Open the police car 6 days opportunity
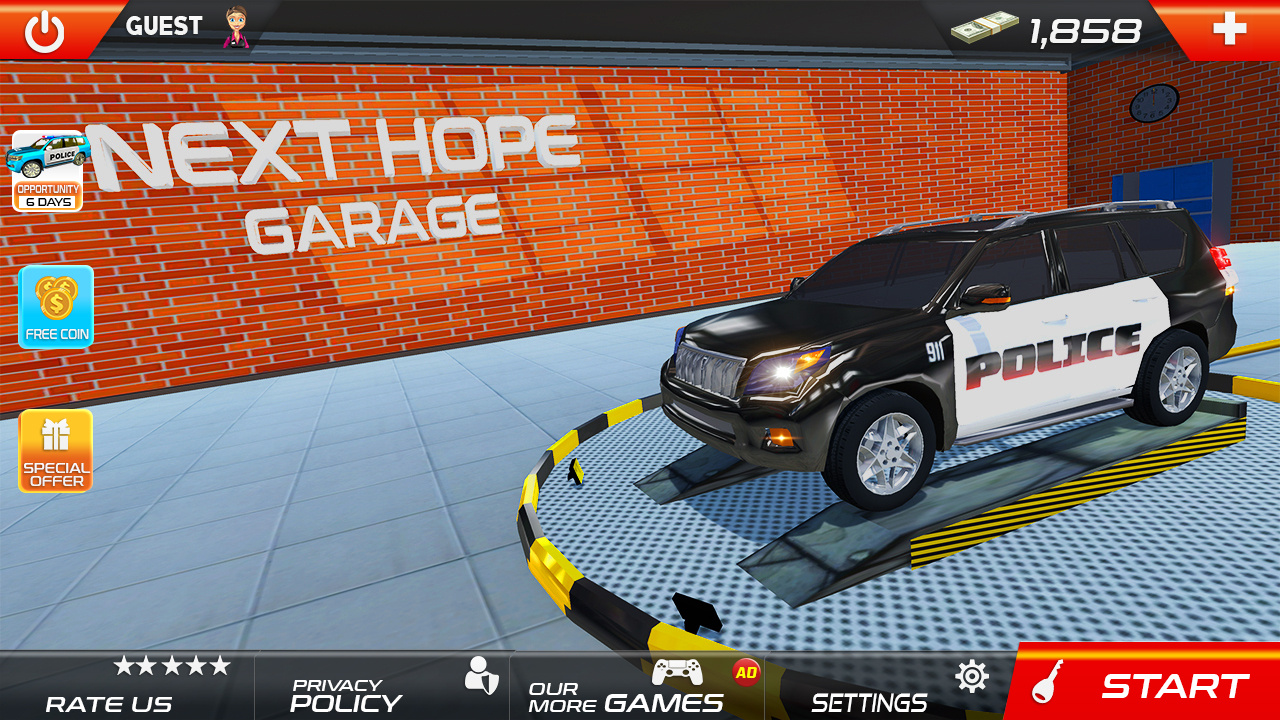The width and height of the screenshot is (1280, 720). 47,171
